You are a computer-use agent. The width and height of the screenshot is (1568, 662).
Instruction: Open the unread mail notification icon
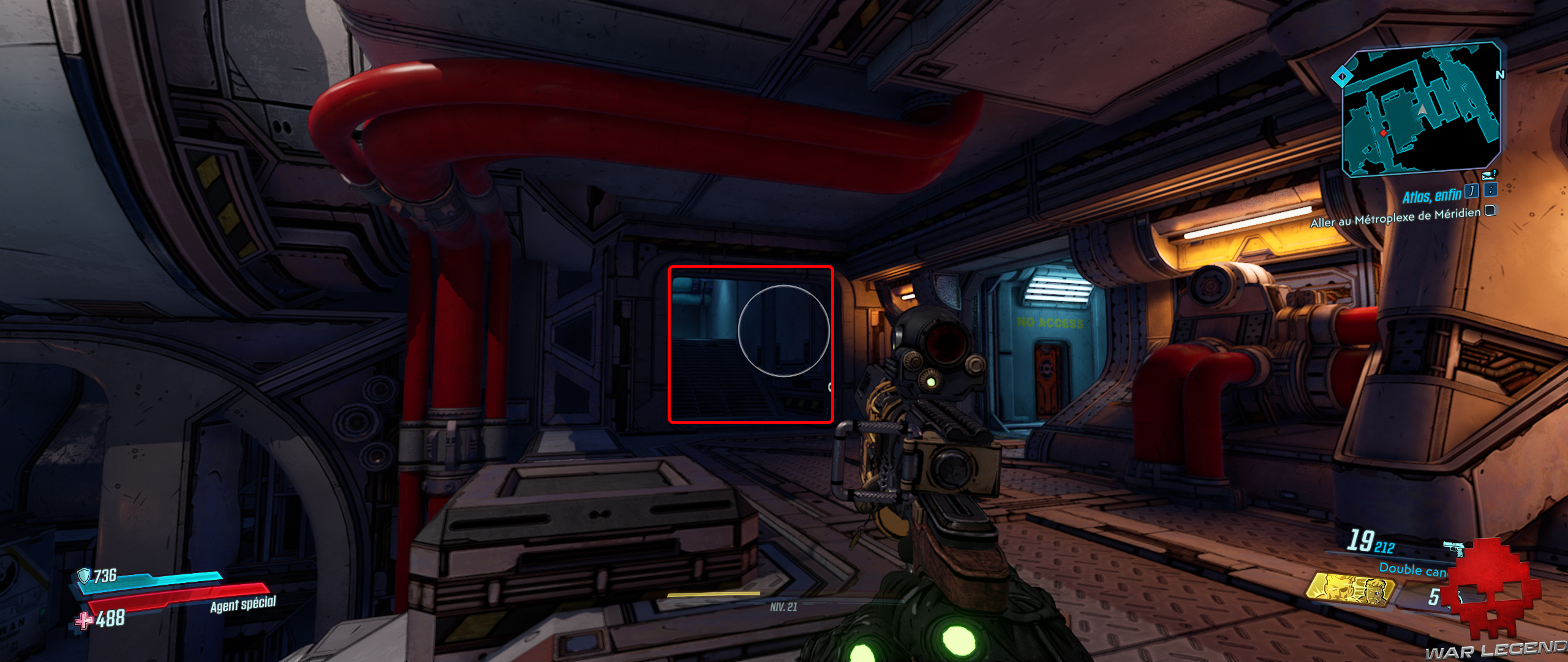tap(1488, 174)
